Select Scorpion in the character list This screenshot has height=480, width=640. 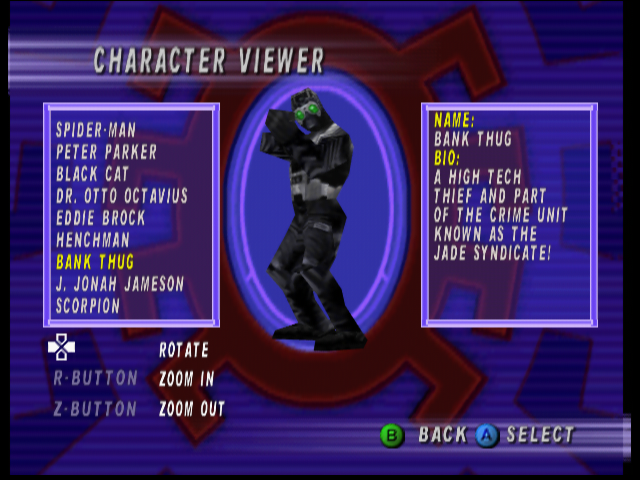(x=88, y=306)
